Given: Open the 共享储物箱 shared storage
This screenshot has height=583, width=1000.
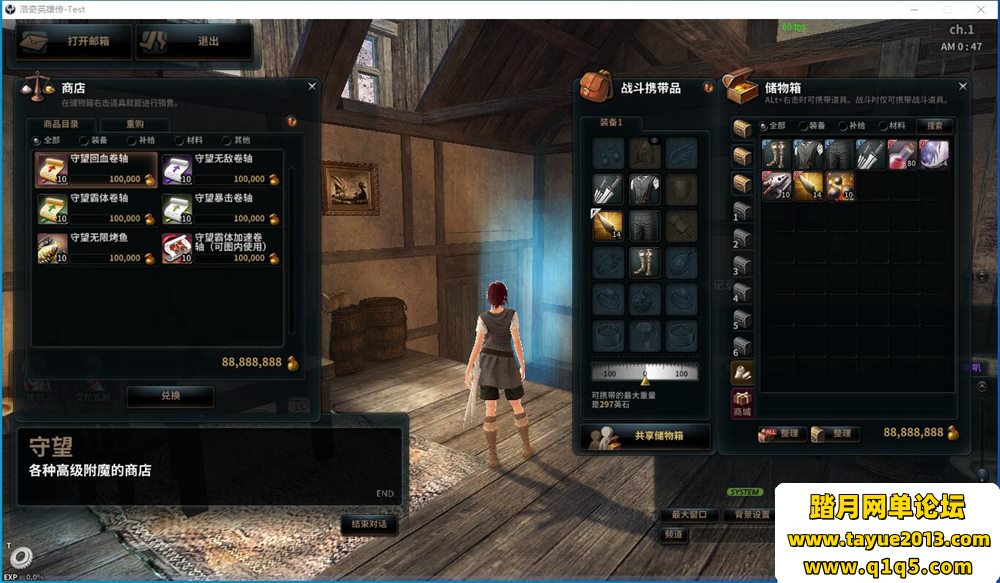Looking at the screenshot, I should pyautogui.click(x=645, y=436).
